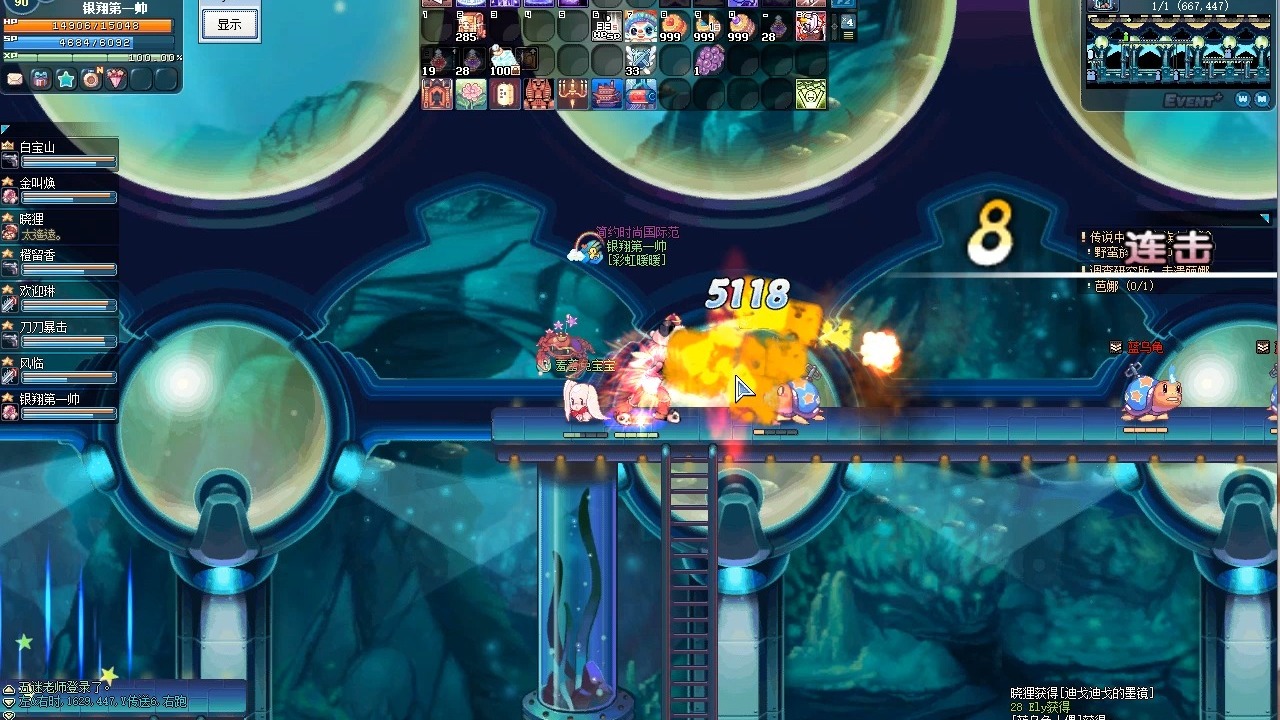The height and width of the screenshot is (720, 1280).
Task: Use the purple grapes item
Action: [709, 60]
